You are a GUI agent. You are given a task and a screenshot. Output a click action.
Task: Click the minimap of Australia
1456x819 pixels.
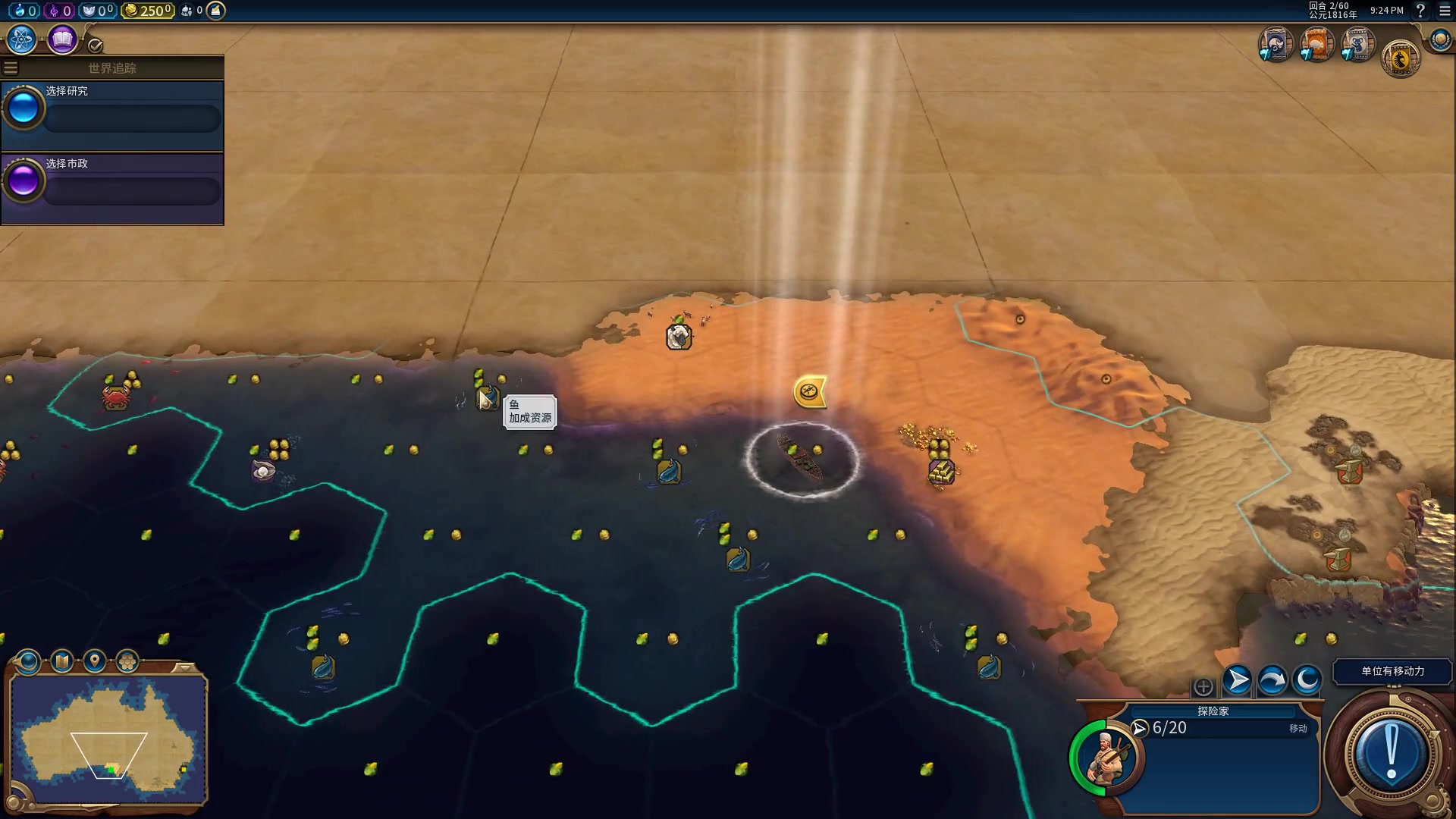click(108, 739)
